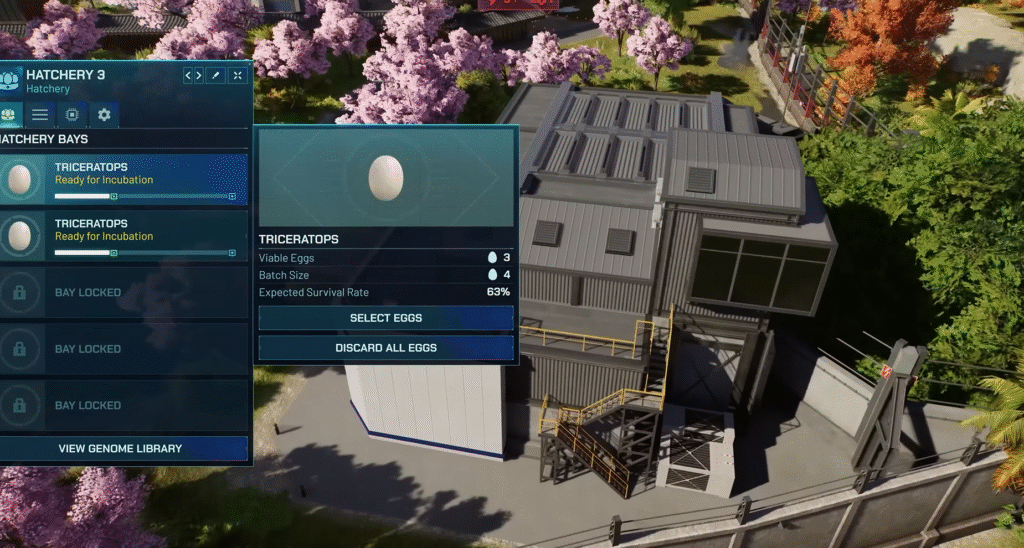
Task: Rename Hatchery 3 with the pencil icon
Action: point(216,75)
